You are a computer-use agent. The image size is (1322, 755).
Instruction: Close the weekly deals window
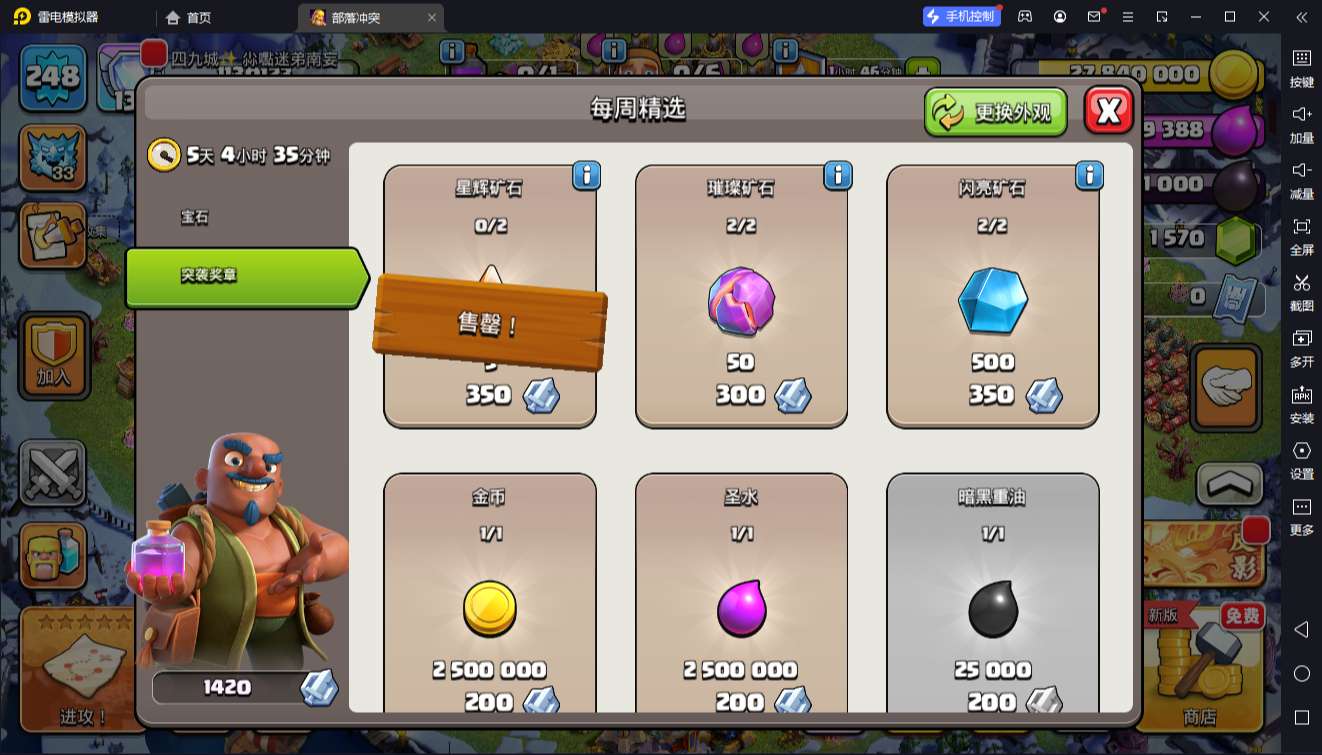pos(1108,110)
